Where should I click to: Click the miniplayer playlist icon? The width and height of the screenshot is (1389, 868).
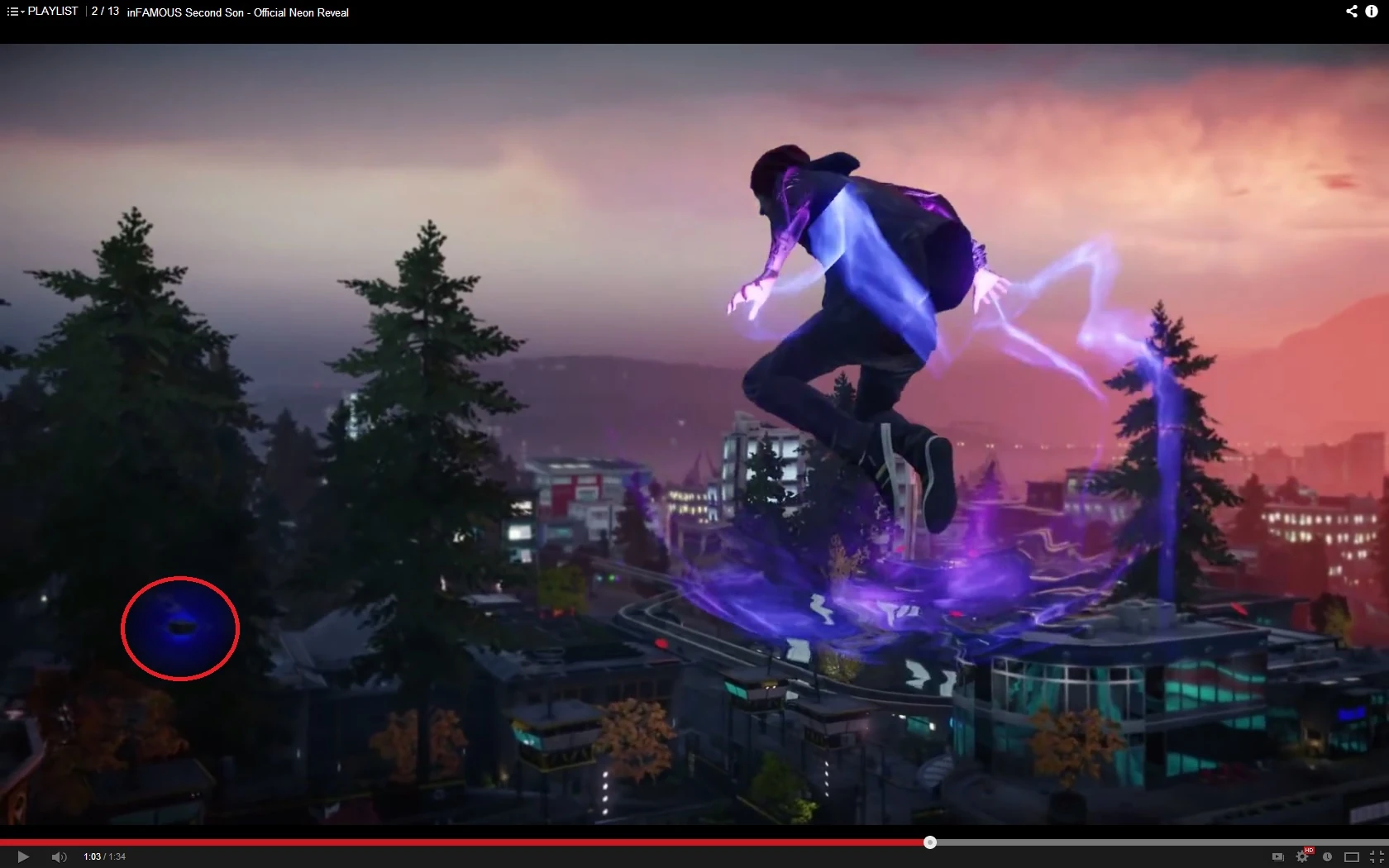coord(1278,858)
